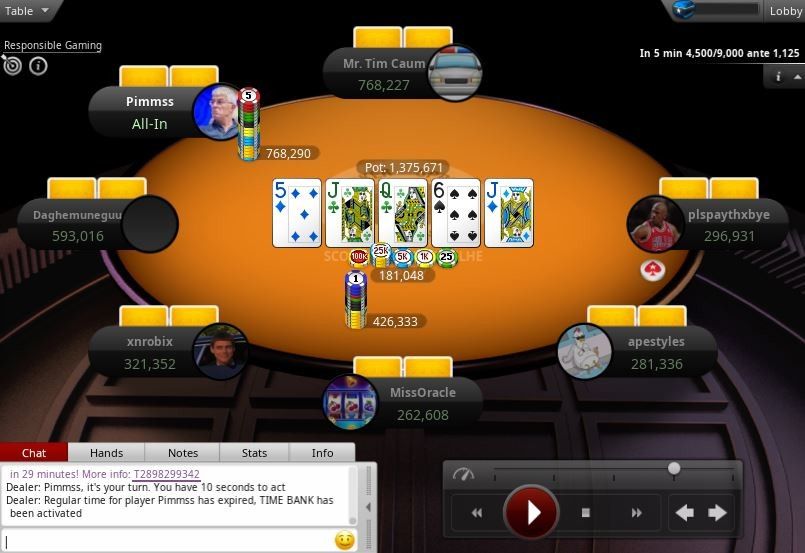This screenshot has height=553, width=805.
Task: Play the hand replay
Action: (531, 513)
